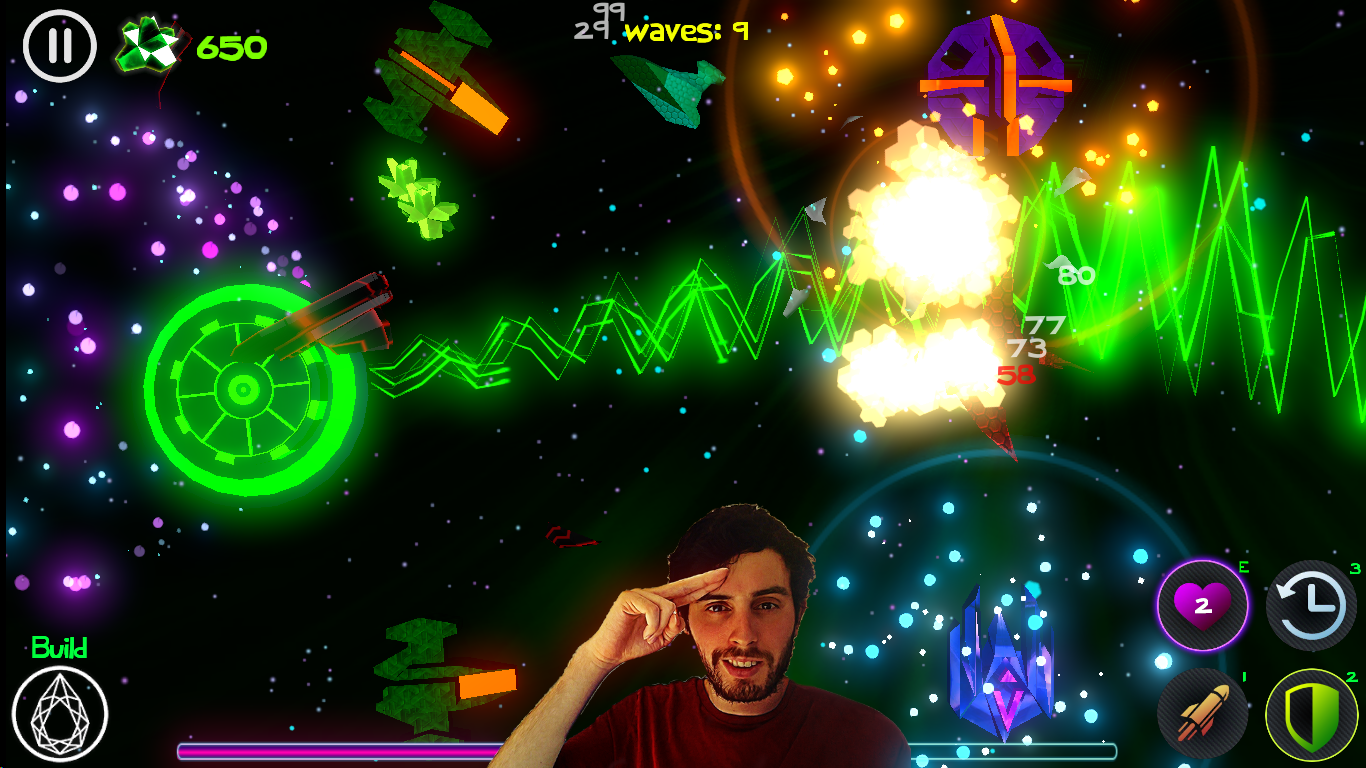Viewport: 1366px width, 768px height.
Task: Activate the purple heart ability
Action: coord(1202,605)
